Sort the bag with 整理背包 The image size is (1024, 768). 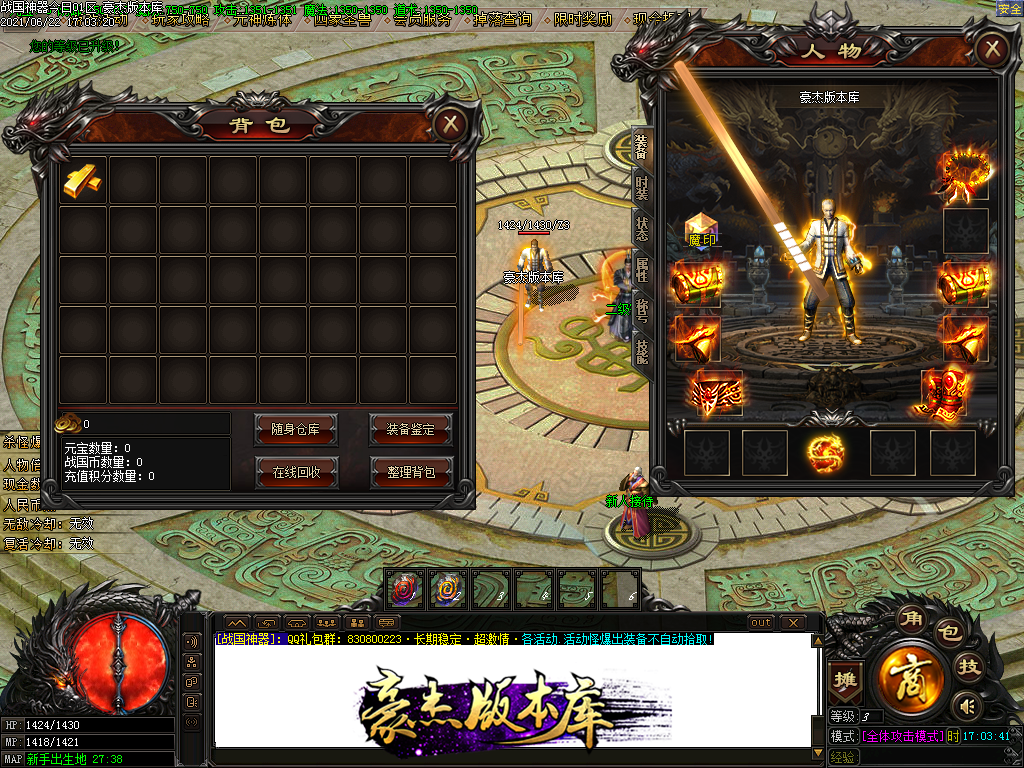411,472
